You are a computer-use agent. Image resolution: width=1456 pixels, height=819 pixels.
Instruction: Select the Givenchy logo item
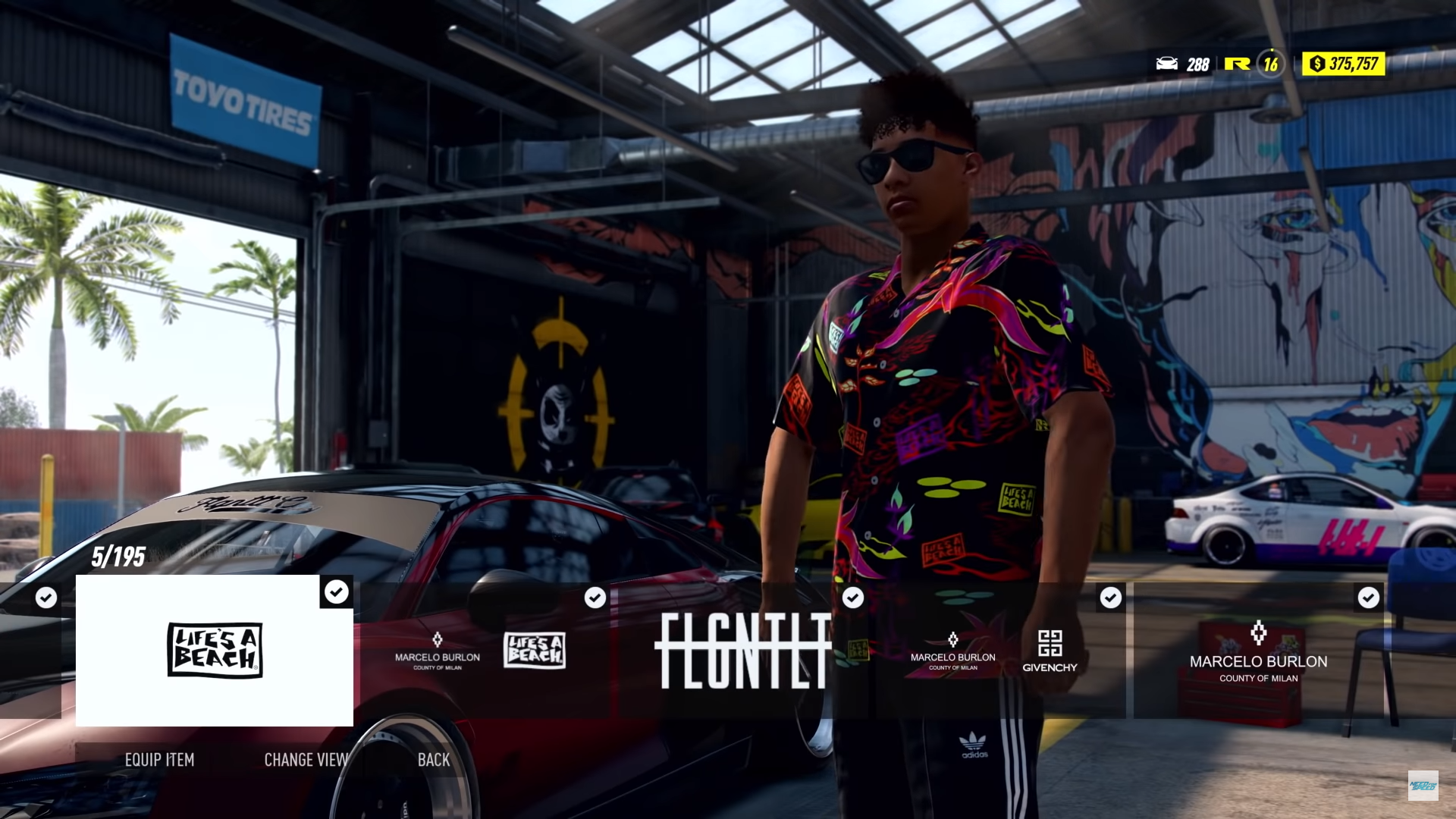(x=1050, y=652)
